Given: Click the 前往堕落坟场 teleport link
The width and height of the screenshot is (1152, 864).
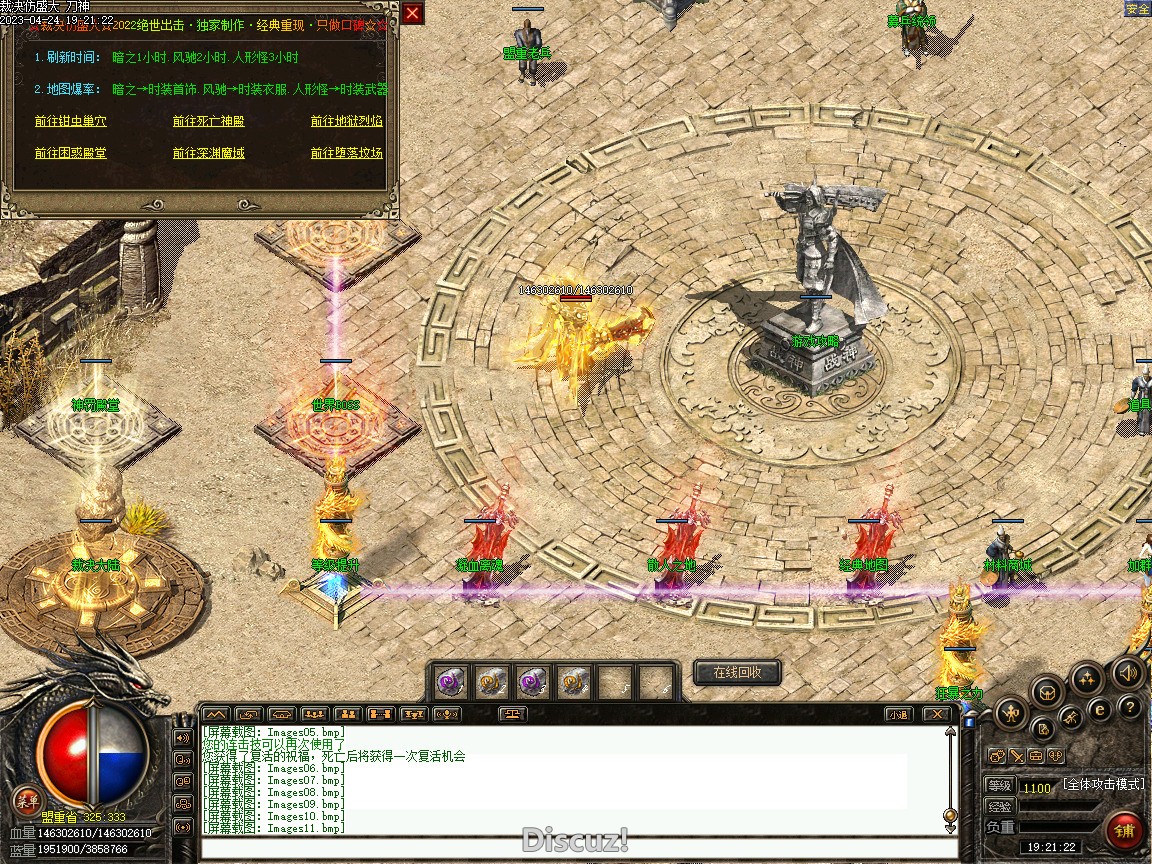Looking at the screenshot, I should [346, 153].
